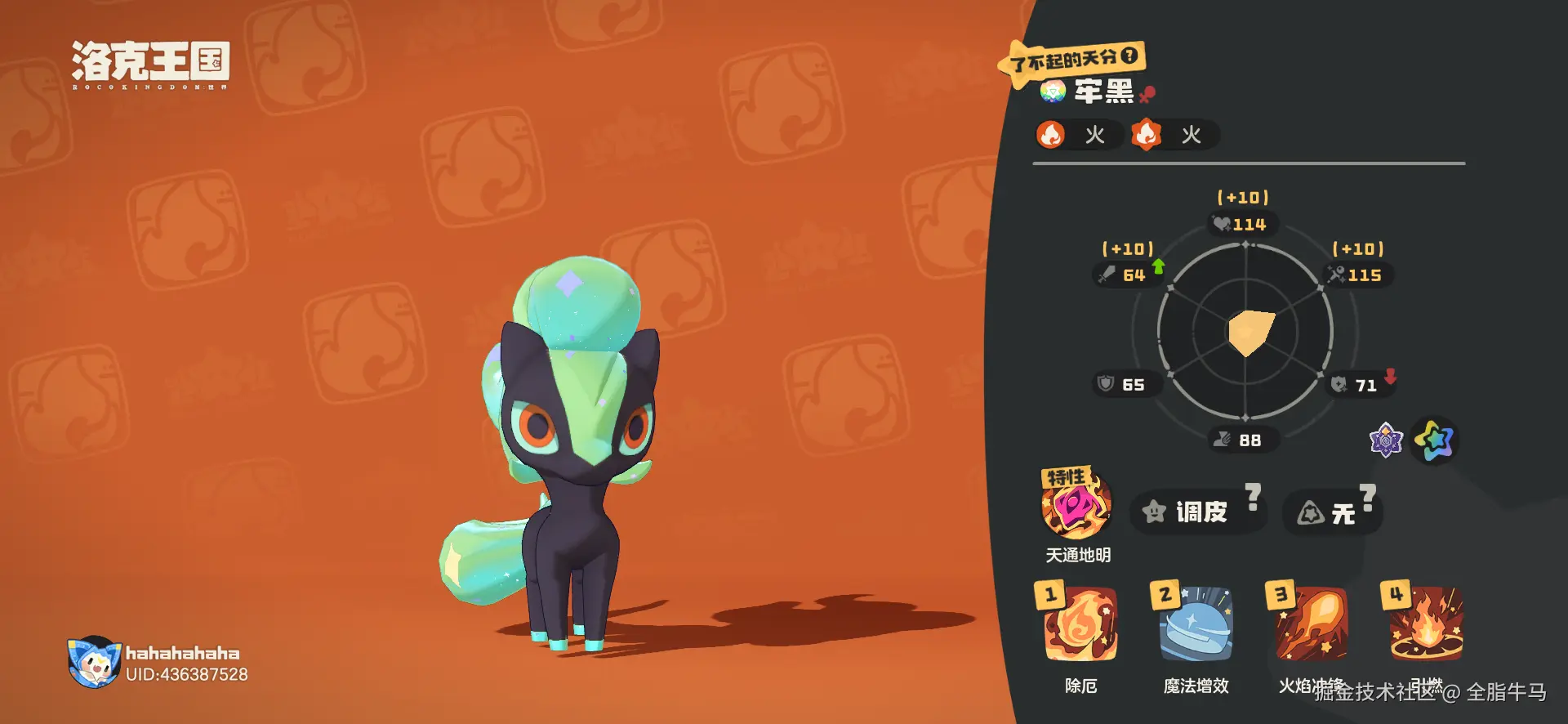Open the hahahahaha player avatar

(x=94, y=662)
